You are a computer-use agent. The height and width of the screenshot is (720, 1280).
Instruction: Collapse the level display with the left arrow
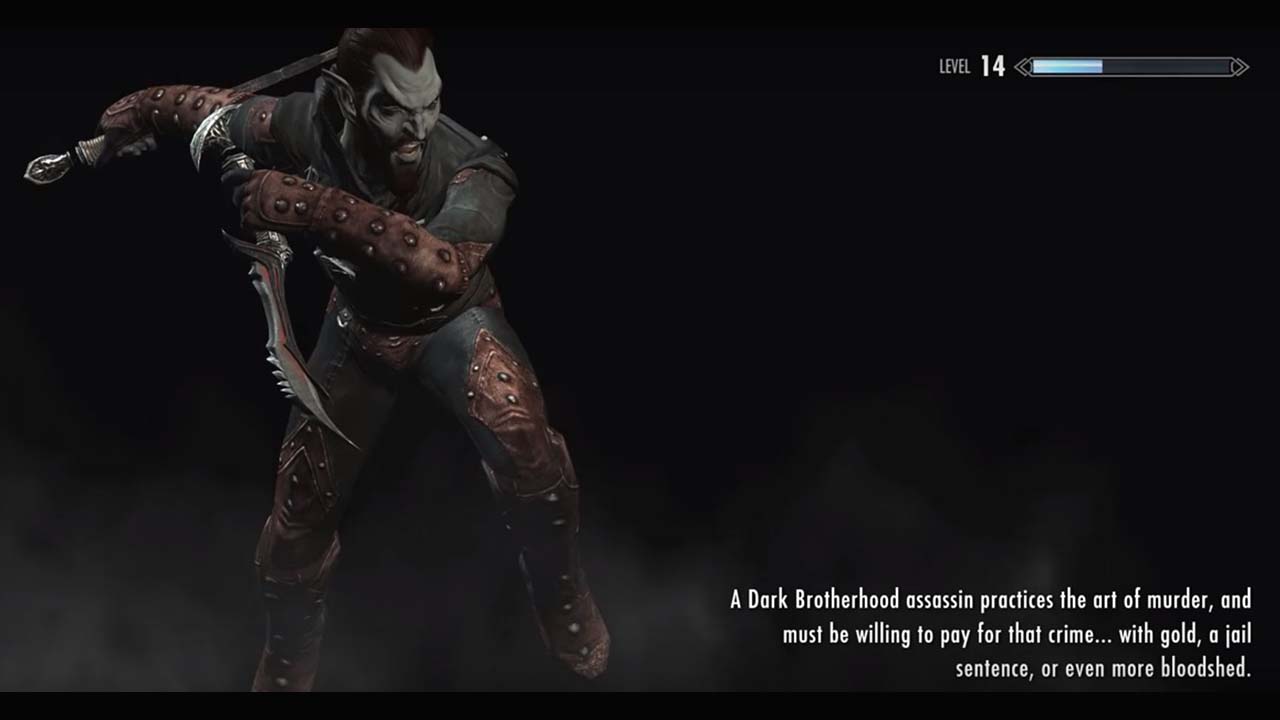[1021, 67]
